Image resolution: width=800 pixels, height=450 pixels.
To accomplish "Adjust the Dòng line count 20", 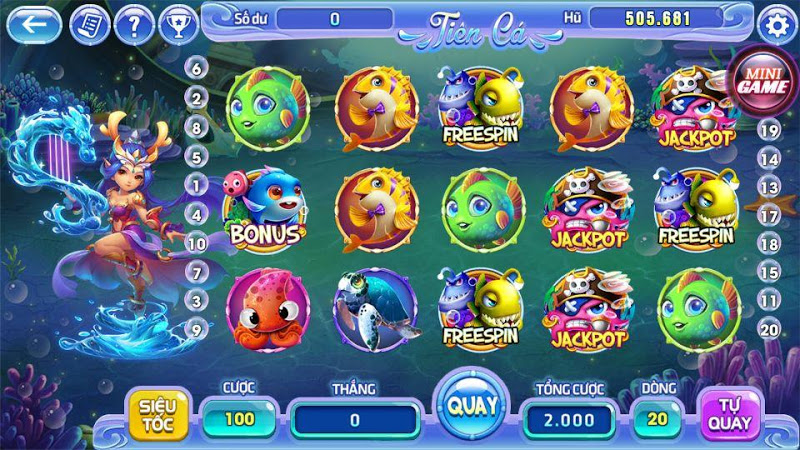I will pos(656,419).
